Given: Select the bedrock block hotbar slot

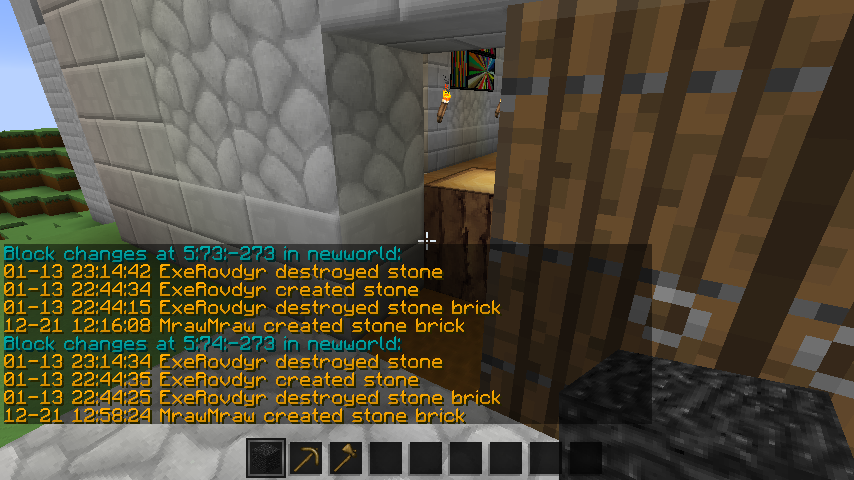Looking at the screenshot, I should click(266, 459).
